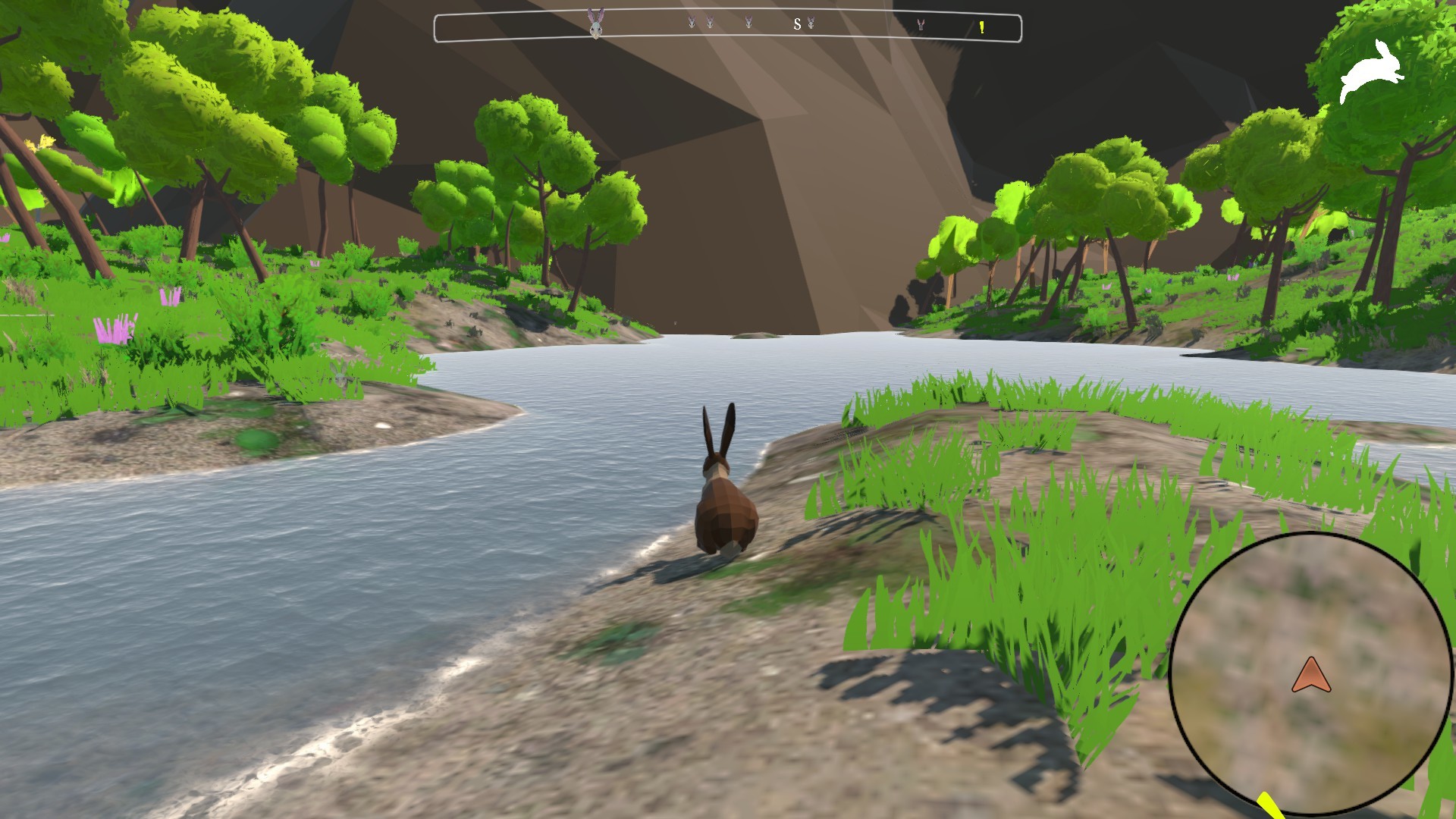The height and width of the screenshot is (819, 1456).
Task: Click the pair of rabbit markers mid-bar
Action: (x=700, y=23)
